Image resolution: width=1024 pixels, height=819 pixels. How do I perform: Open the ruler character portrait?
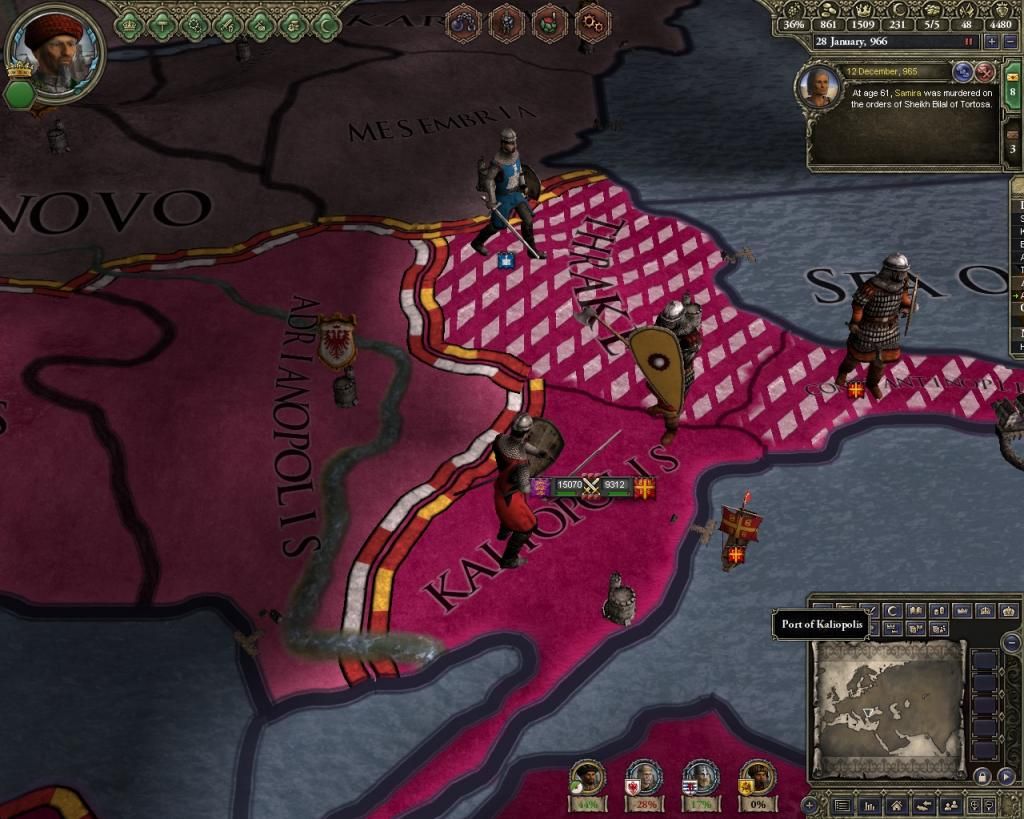(53, 50)
